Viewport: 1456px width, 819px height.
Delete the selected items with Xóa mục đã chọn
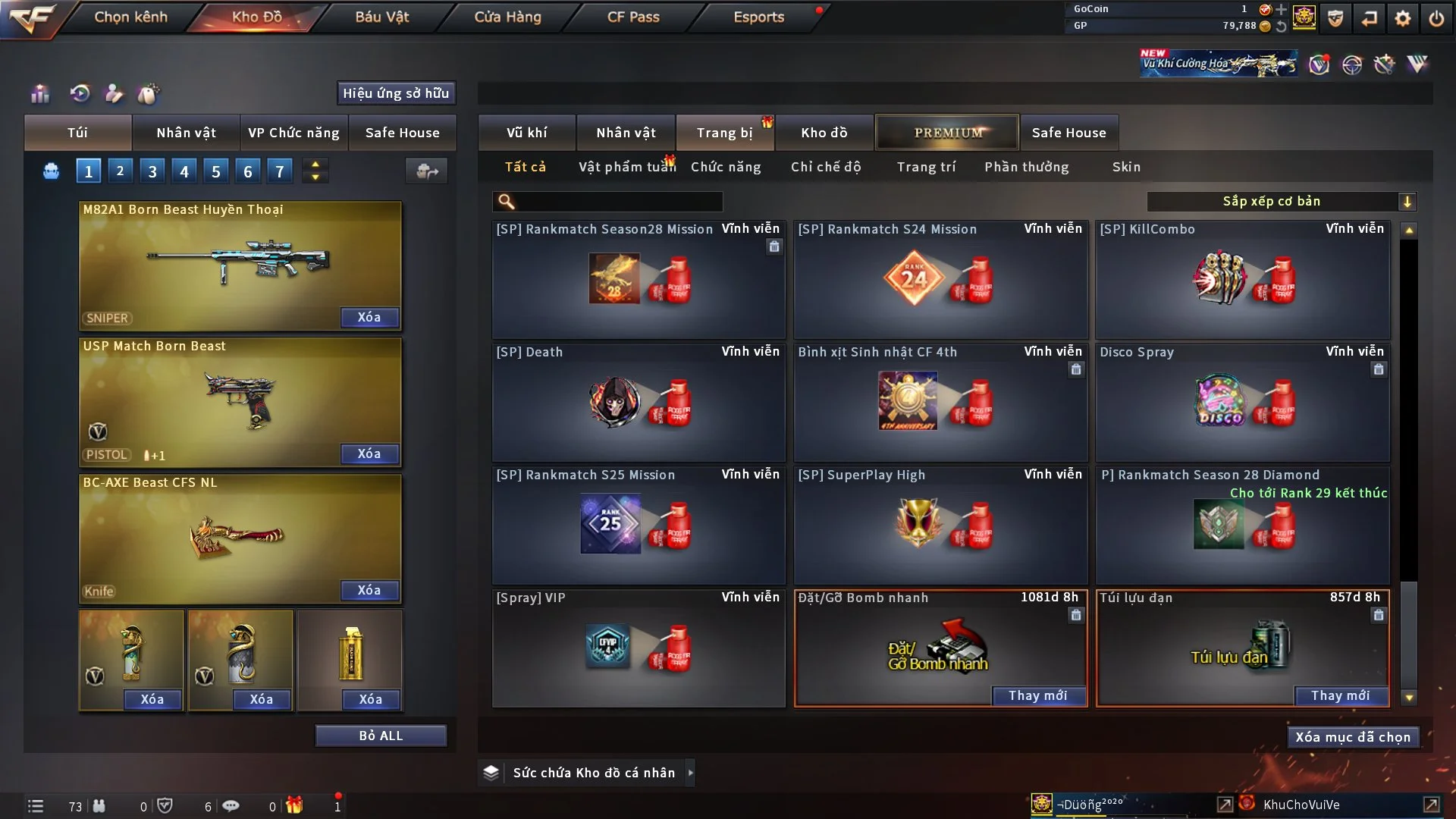[x=1353, y=737]
